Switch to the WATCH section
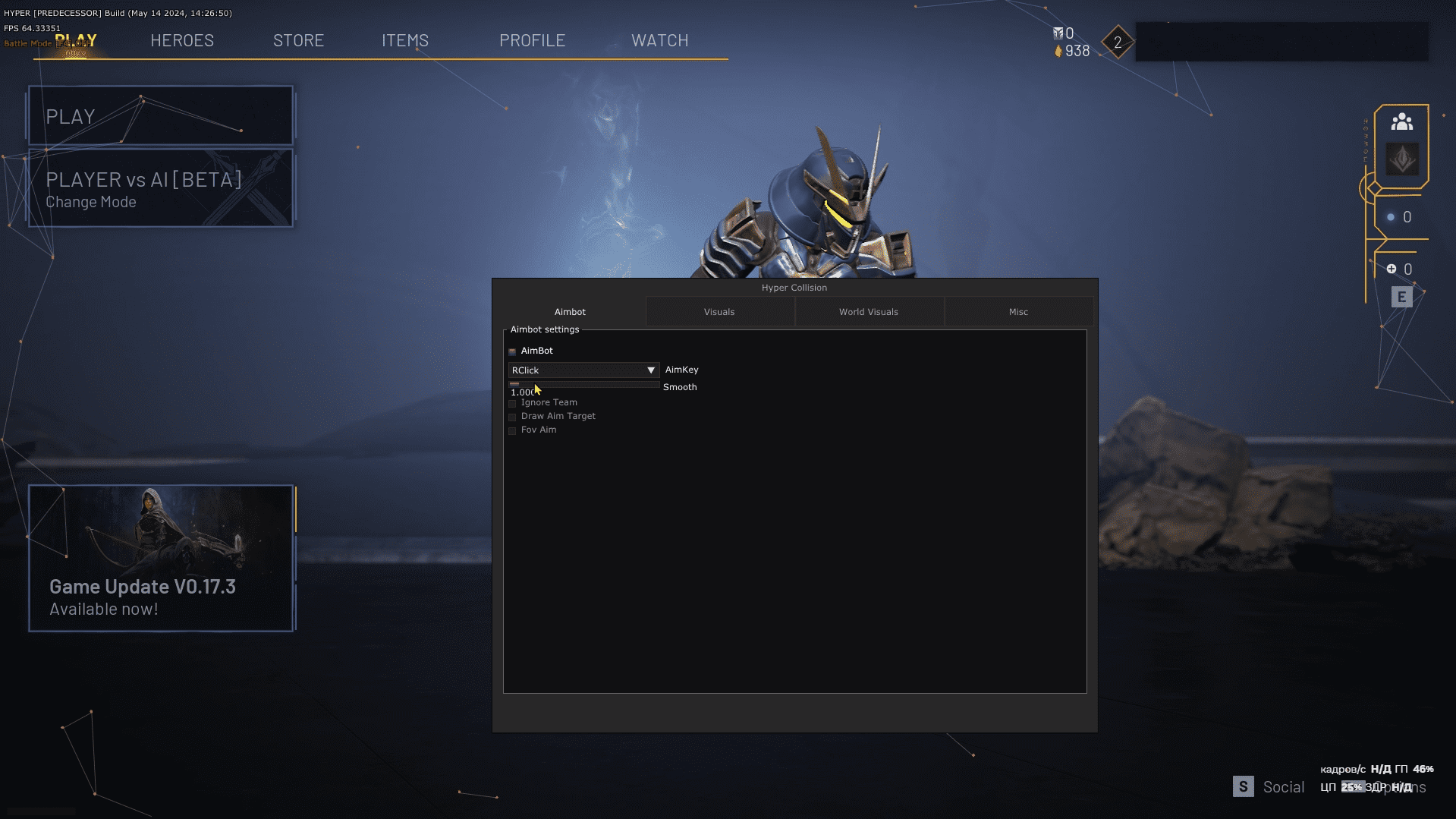 coord(660,40)
